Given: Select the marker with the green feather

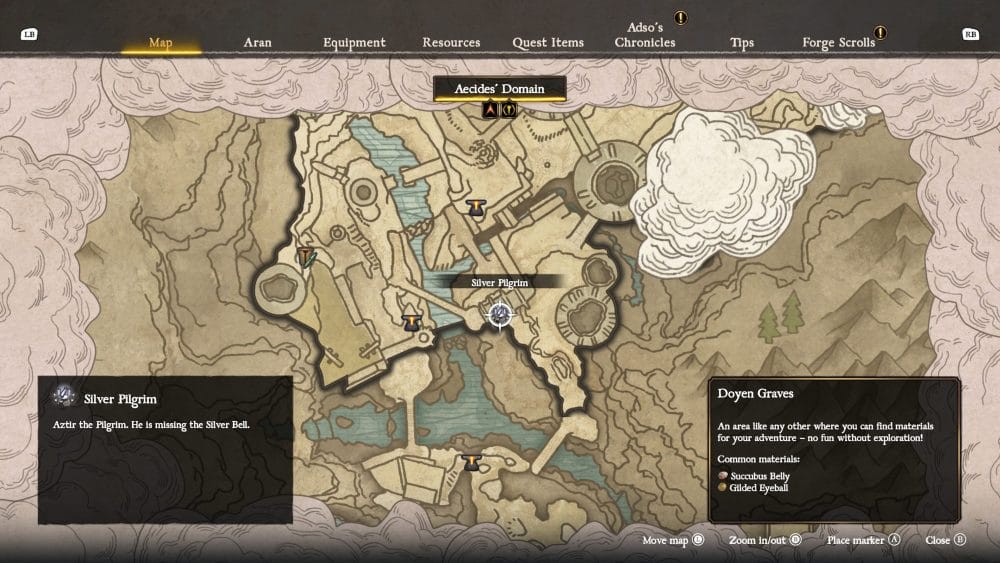Looking at the screenshot, I should pos(307,257).
